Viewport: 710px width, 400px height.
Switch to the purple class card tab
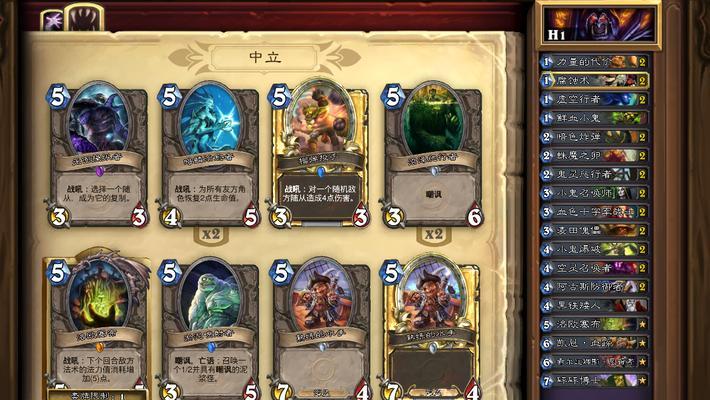click(x=52, y=19)
